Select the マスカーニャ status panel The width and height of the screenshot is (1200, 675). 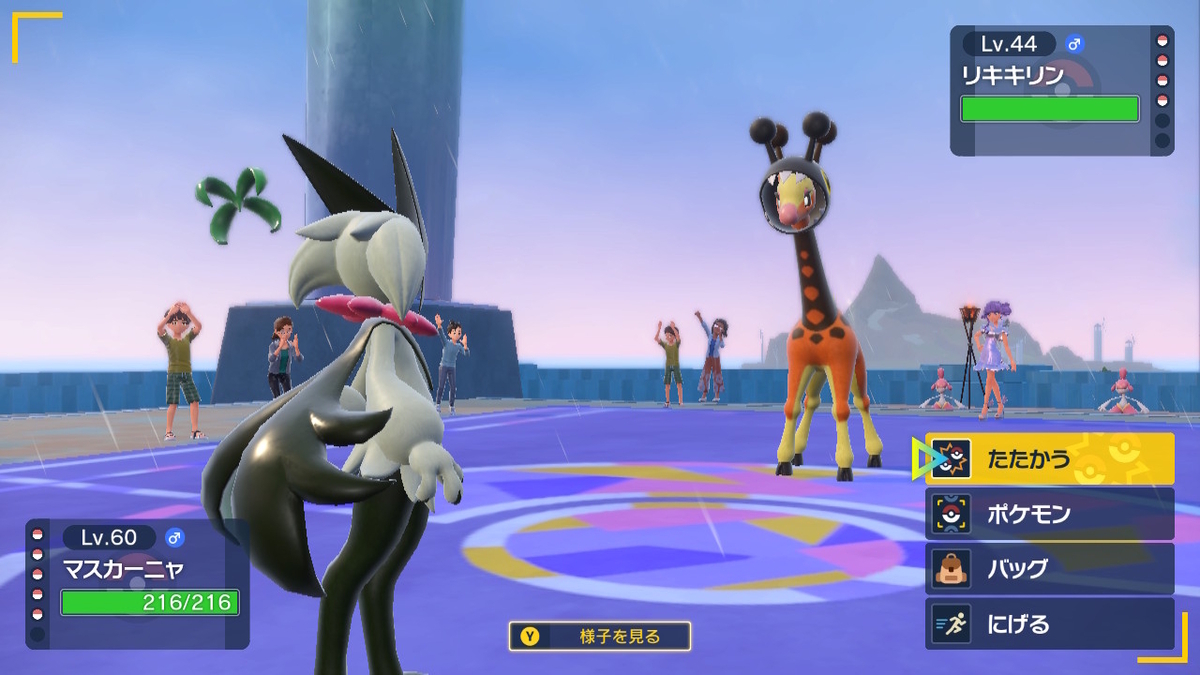pyautogui.click(x=138, y=583)
